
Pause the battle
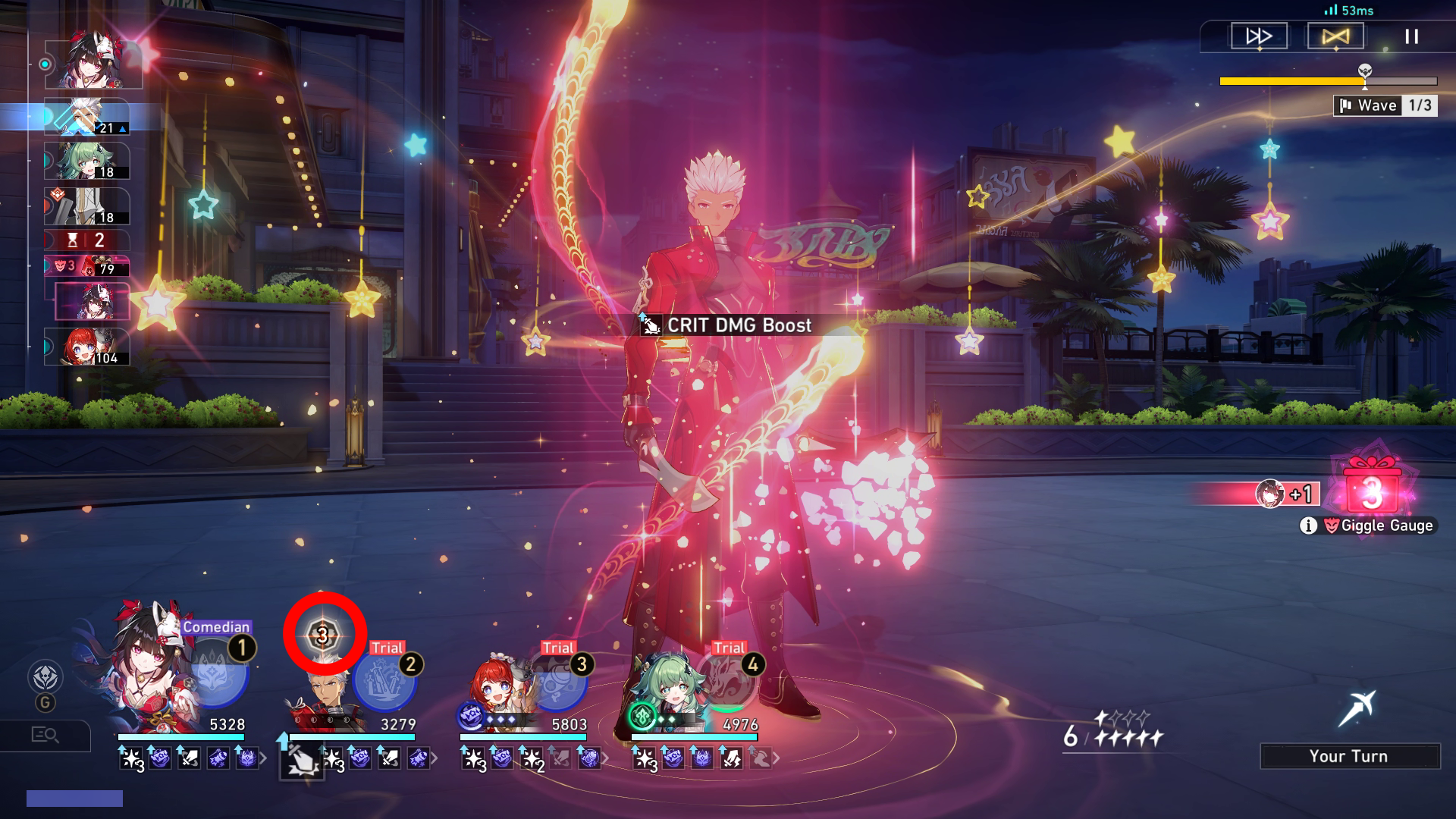click(1411, 36)
